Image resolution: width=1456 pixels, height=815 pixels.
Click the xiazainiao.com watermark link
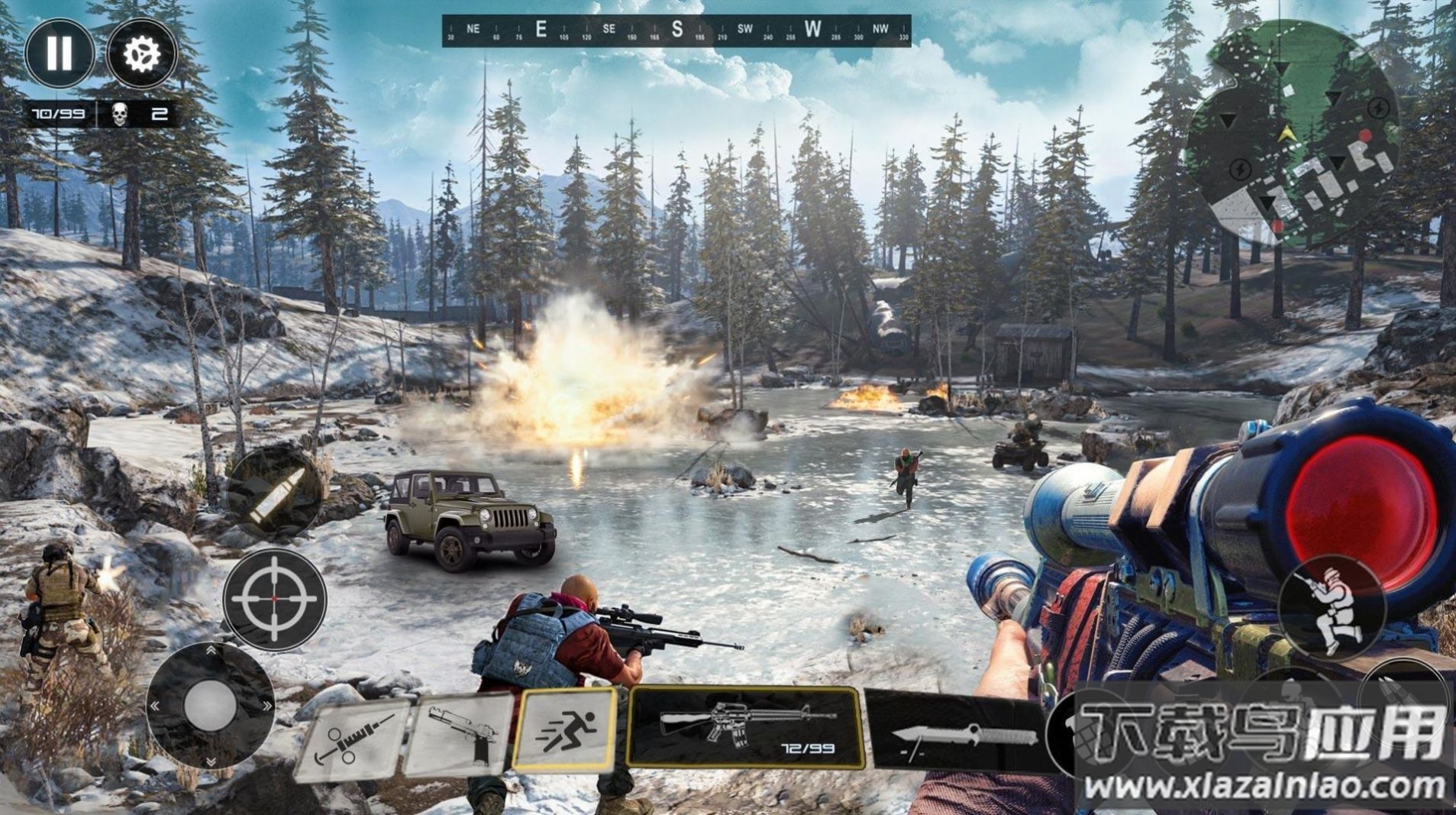point(1264,785)
